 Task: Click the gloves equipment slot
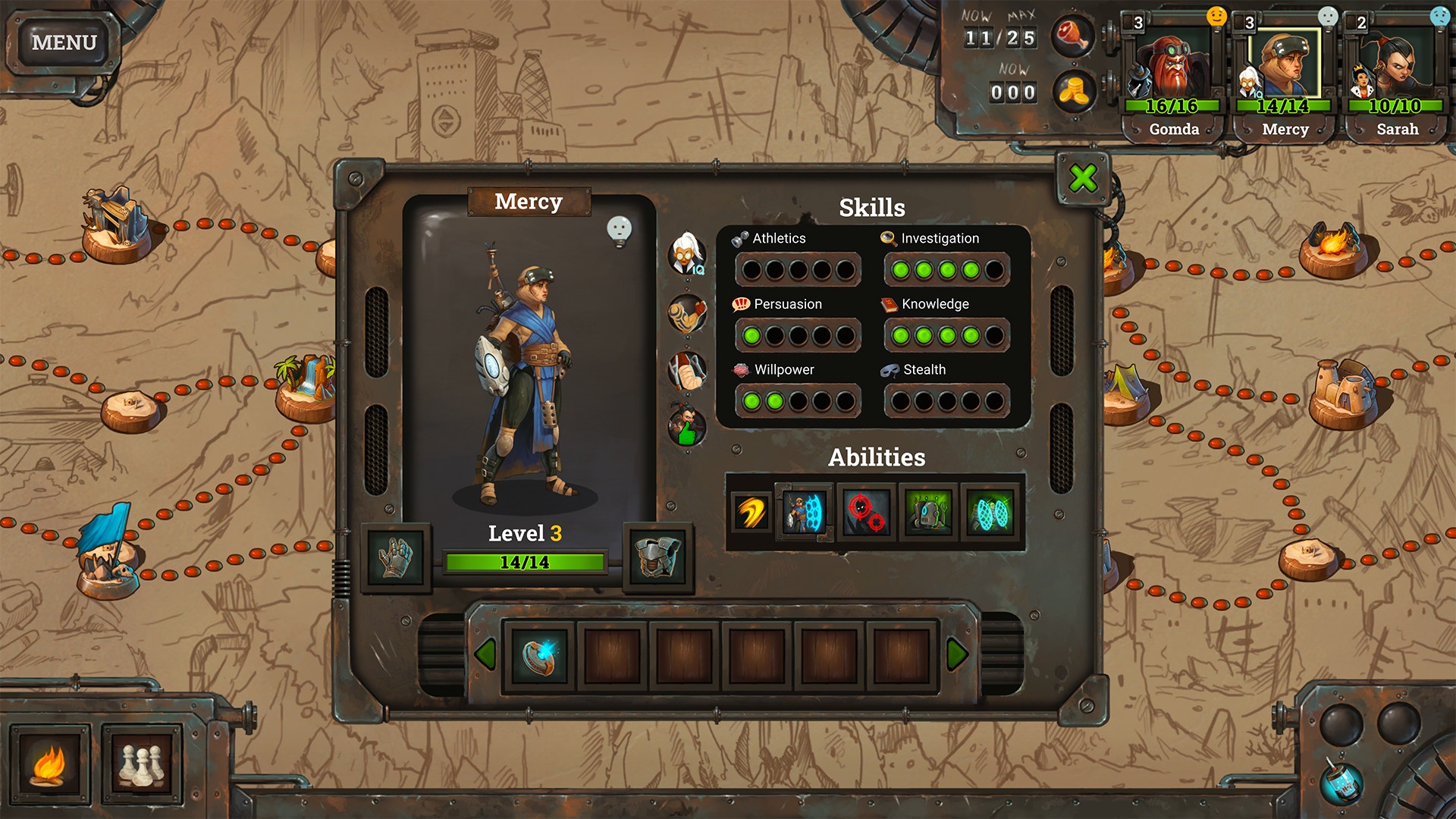pyautogui.click(x=396, y=557)
